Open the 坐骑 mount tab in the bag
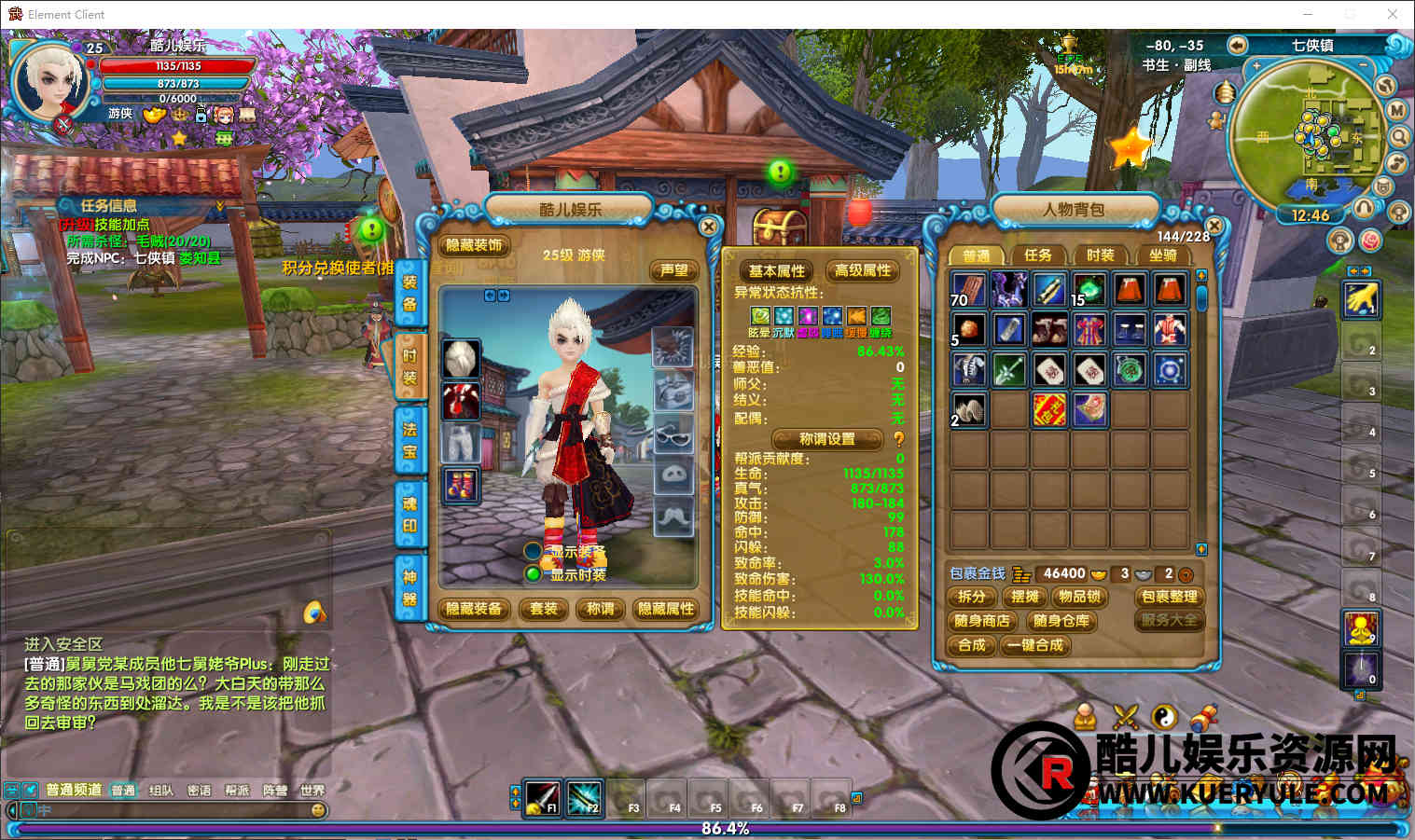This screenshot has width=1415, height=840. coord(1162,255)
